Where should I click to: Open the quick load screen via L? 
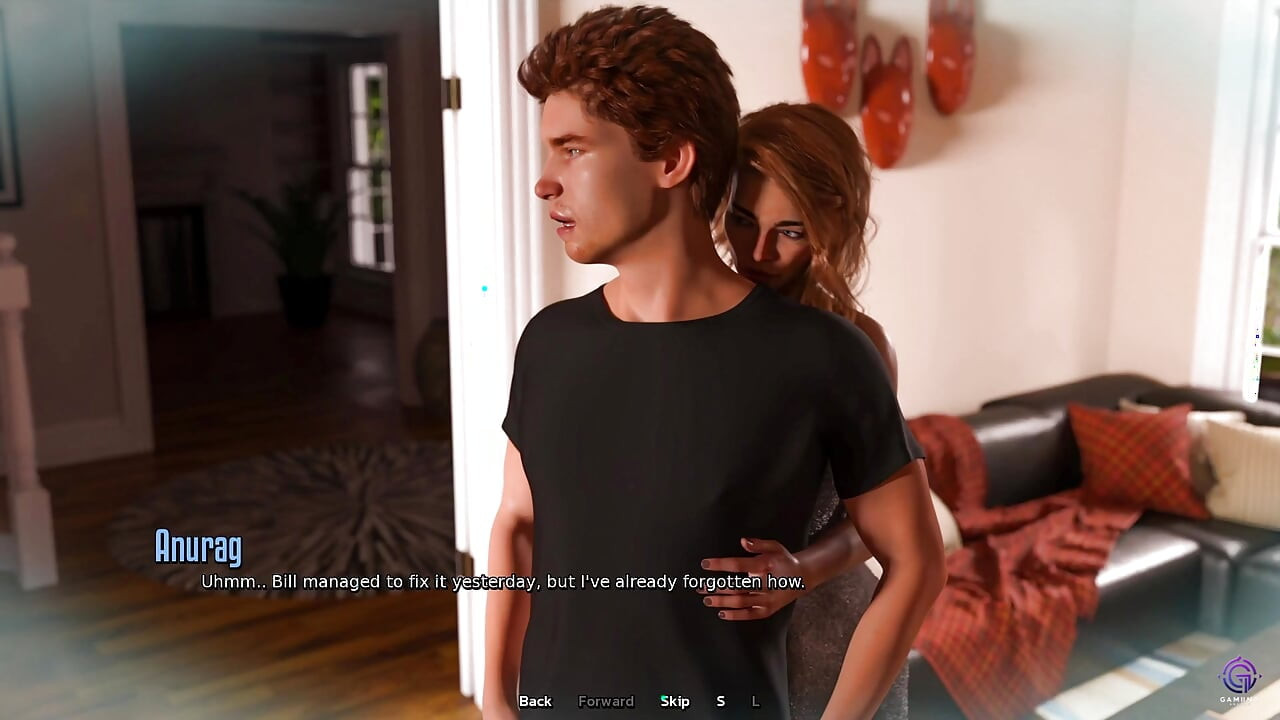(x=756, y=701)
